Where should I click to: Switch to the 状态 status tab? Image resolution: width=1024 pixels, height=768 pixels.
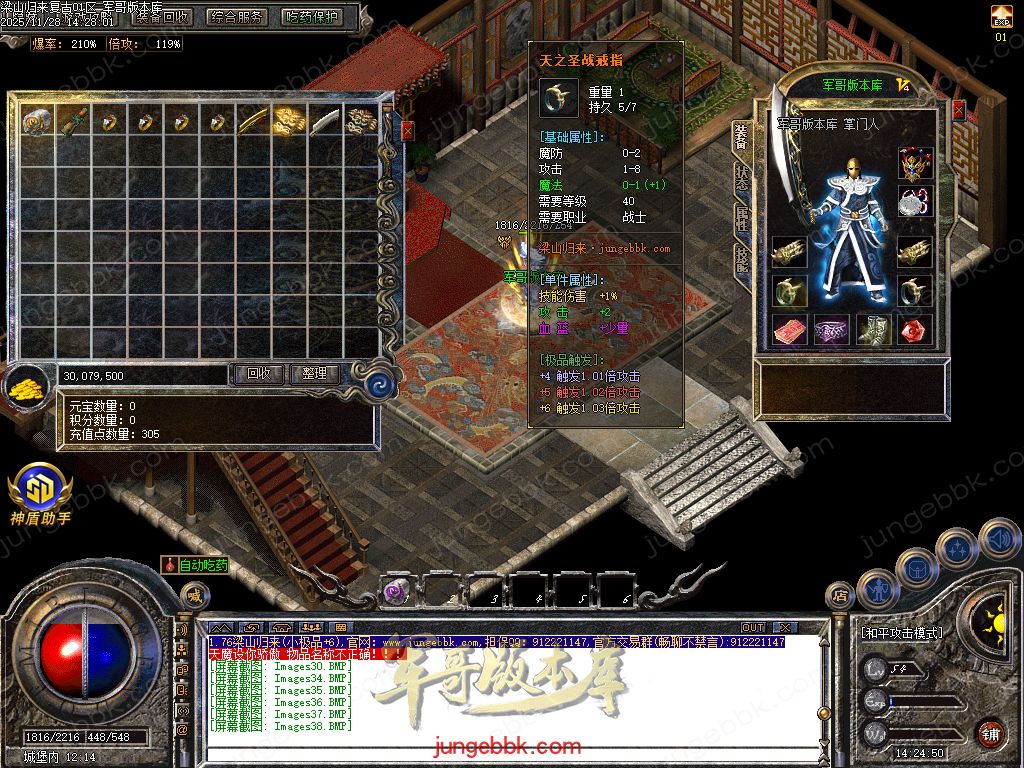click(741, 178)
